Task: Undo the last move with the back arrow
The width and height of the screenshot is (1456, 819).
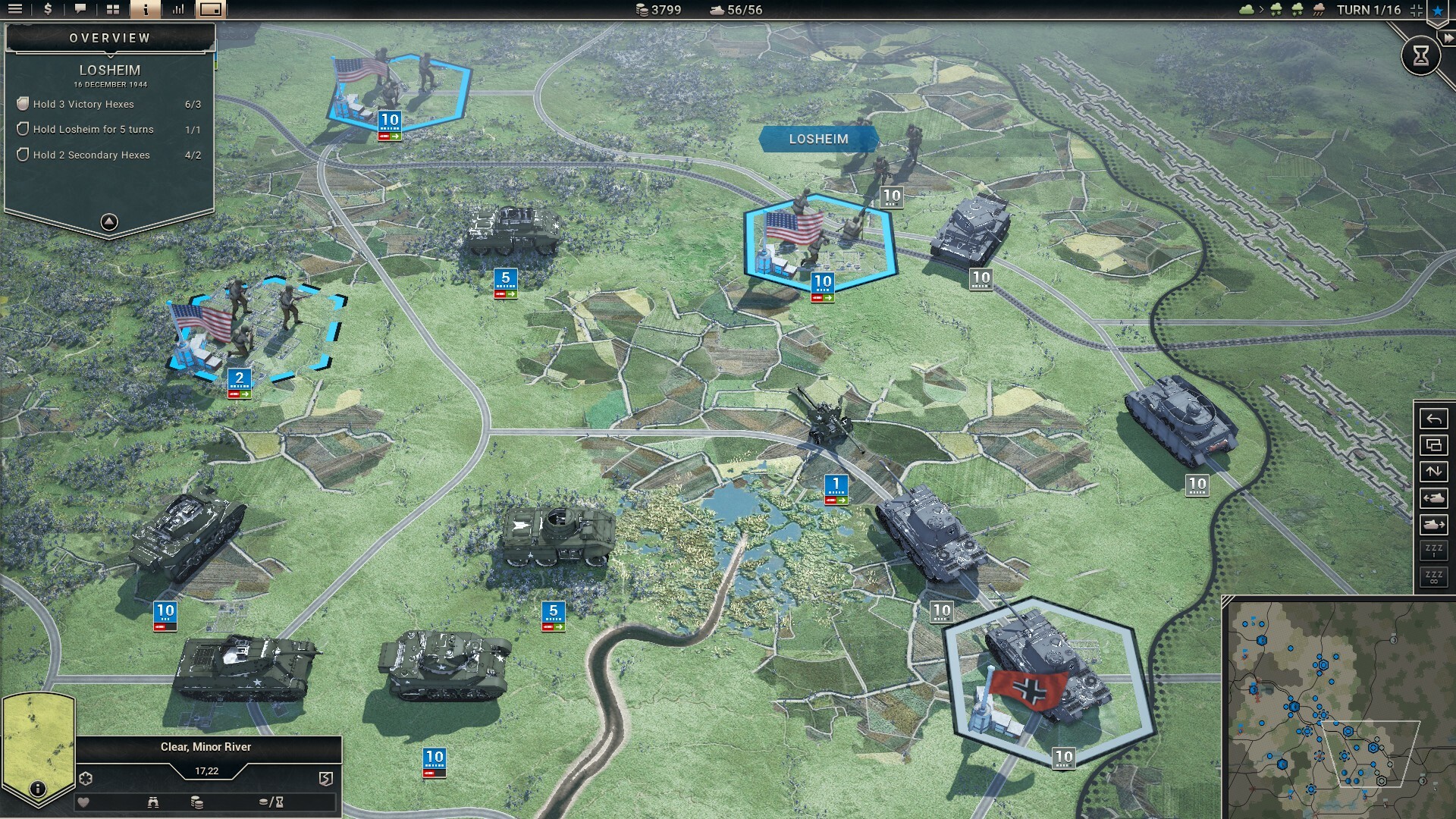Action: click(x=1433, y=419)
